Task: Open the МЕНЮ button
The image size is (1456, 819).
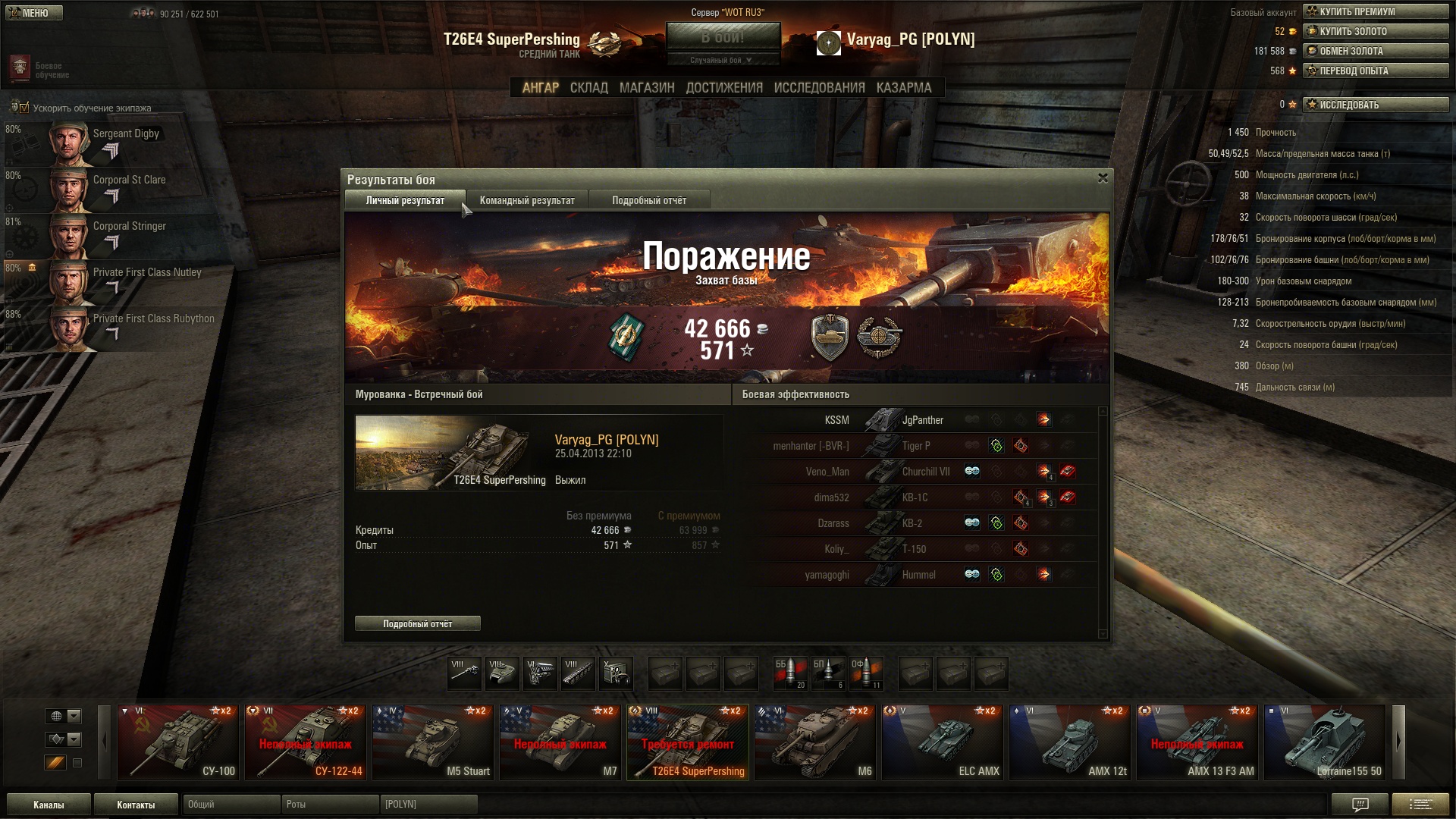Action: point(34,13)
